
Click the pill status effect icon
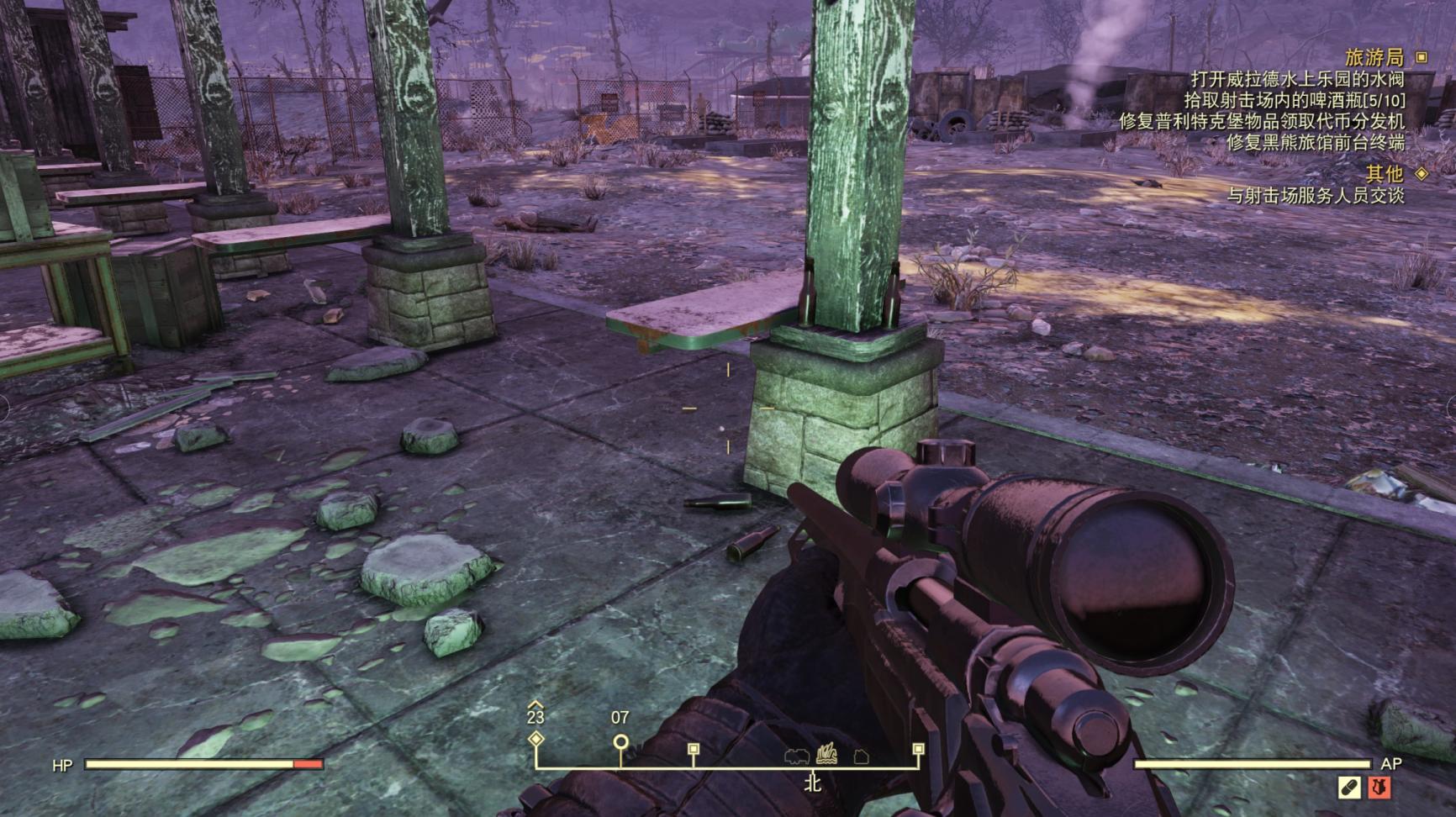(x=1348, y=788)
